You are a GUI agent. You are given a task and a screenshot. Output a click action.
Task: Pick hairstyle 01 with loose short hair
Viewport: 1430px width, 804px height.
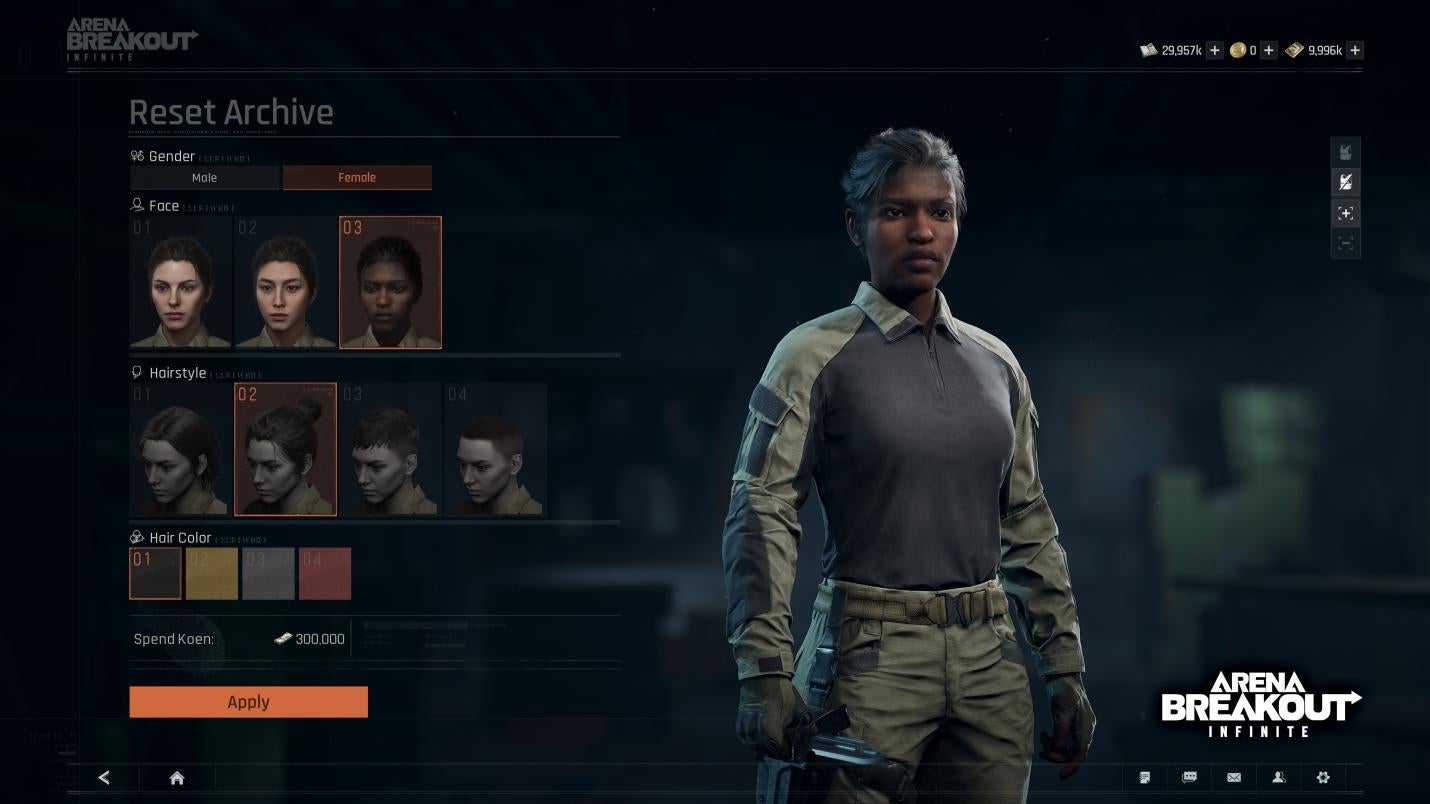tap(180, 450)
